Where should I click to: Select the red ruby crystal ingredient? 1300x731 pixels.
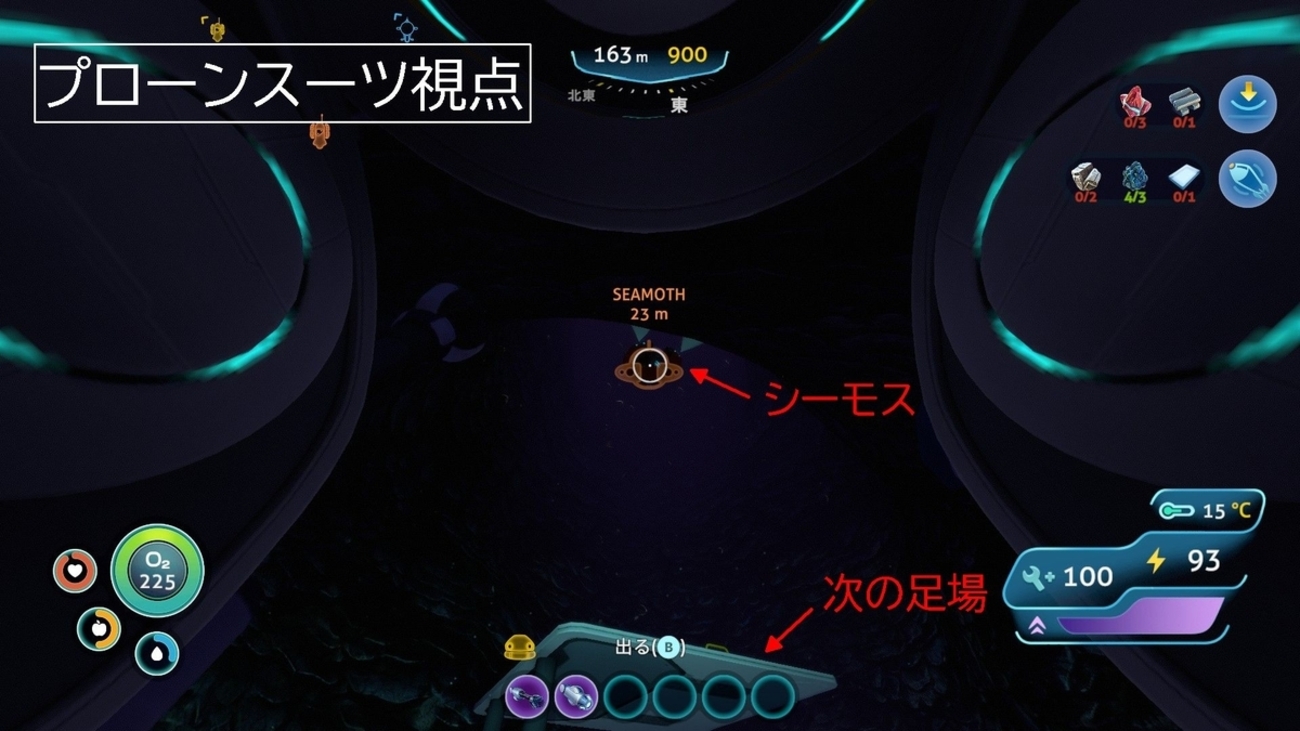(1135, 102)
